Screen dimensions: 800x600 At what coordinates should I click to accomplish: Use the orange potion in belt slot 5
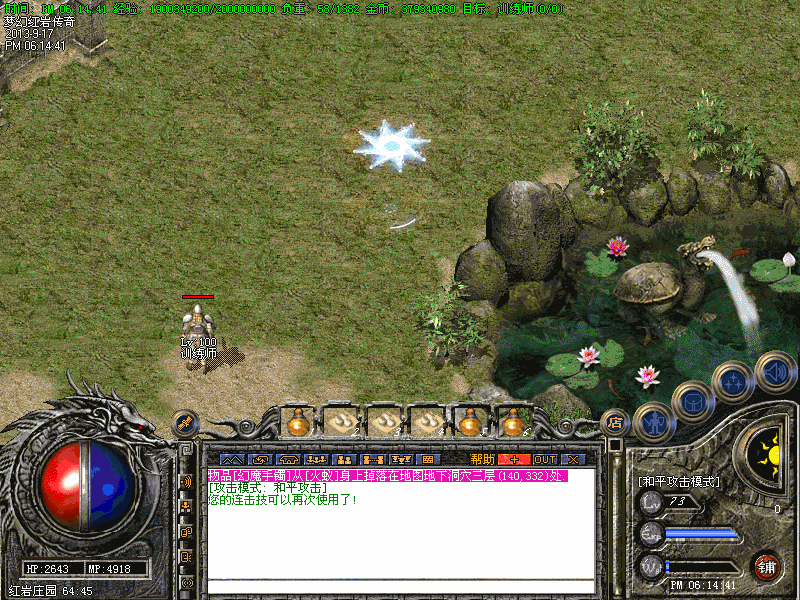click(470, 423)
